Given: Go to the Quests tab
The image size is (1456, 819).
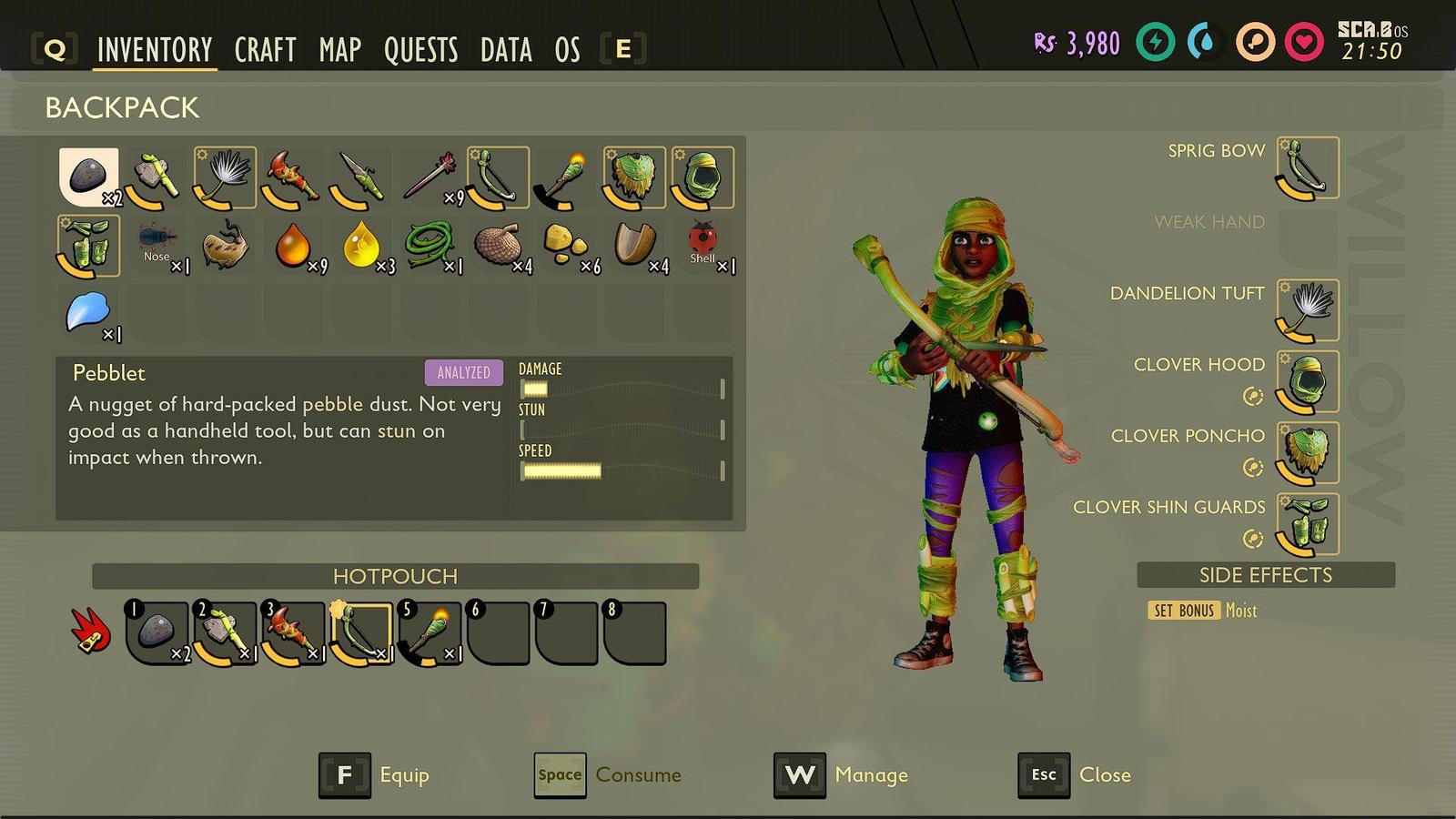Looking at the screenshot, I should click(x=420, y=49).
